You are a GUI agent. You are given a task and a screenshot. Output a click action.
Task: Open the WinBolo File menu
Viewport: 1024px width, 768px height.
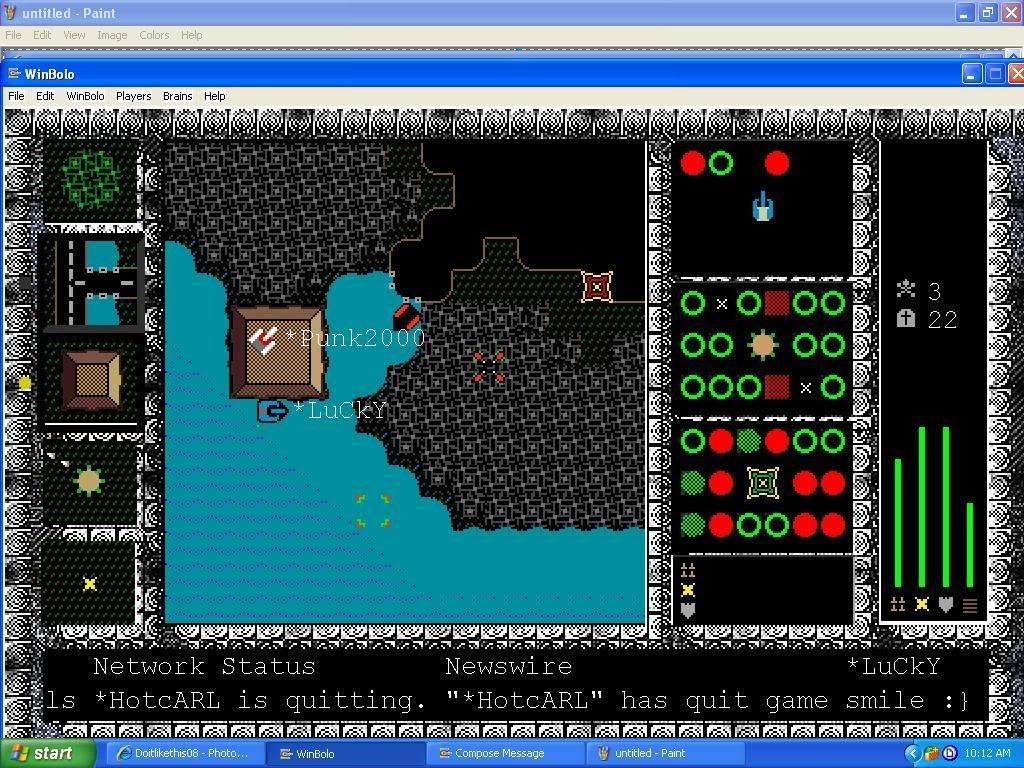[16, 96]
